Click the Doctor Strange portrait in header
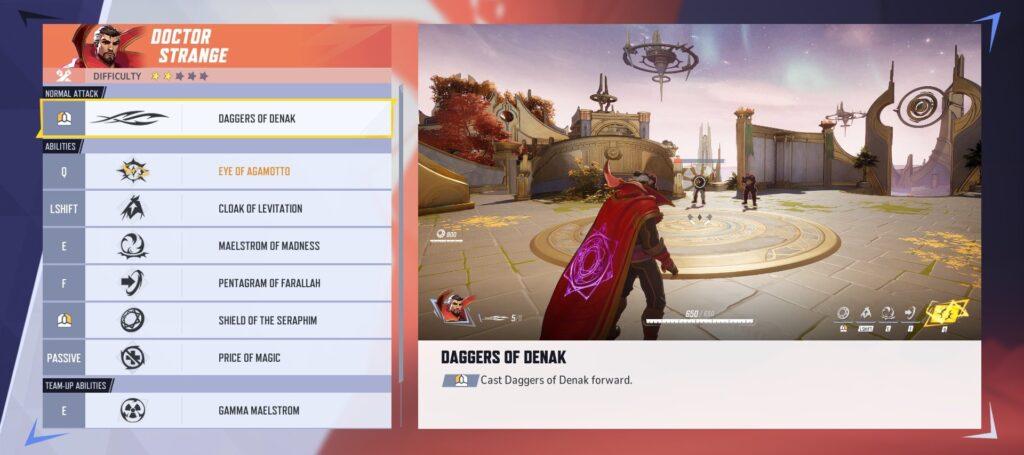Screen dimensions: 1024x455 click(x=112, y=46)
